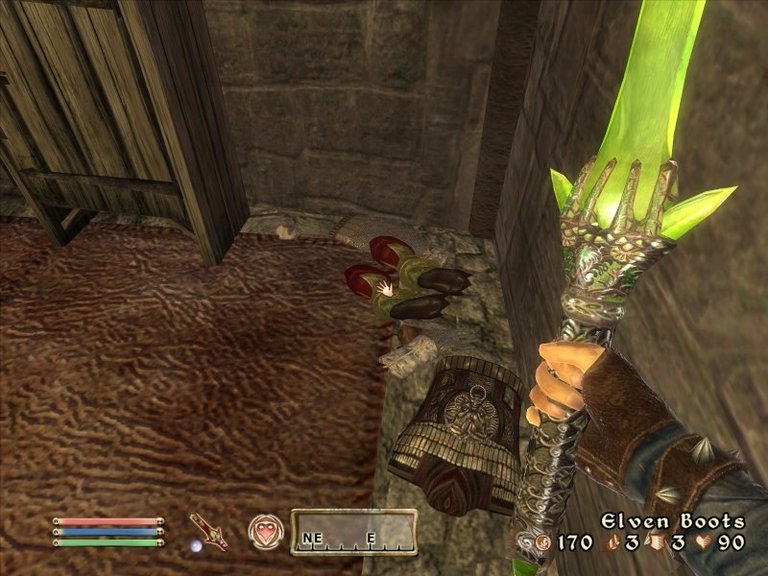Click the compass bar showing NE and E

pyautogui.click(x=353, y=532)
